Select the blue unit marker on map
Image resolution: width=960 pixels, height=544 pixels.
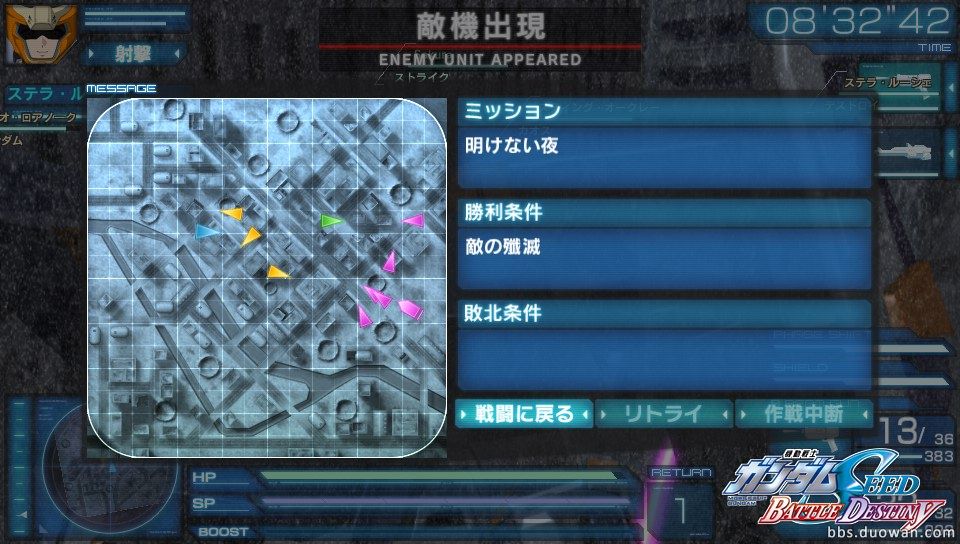[206, 232]
